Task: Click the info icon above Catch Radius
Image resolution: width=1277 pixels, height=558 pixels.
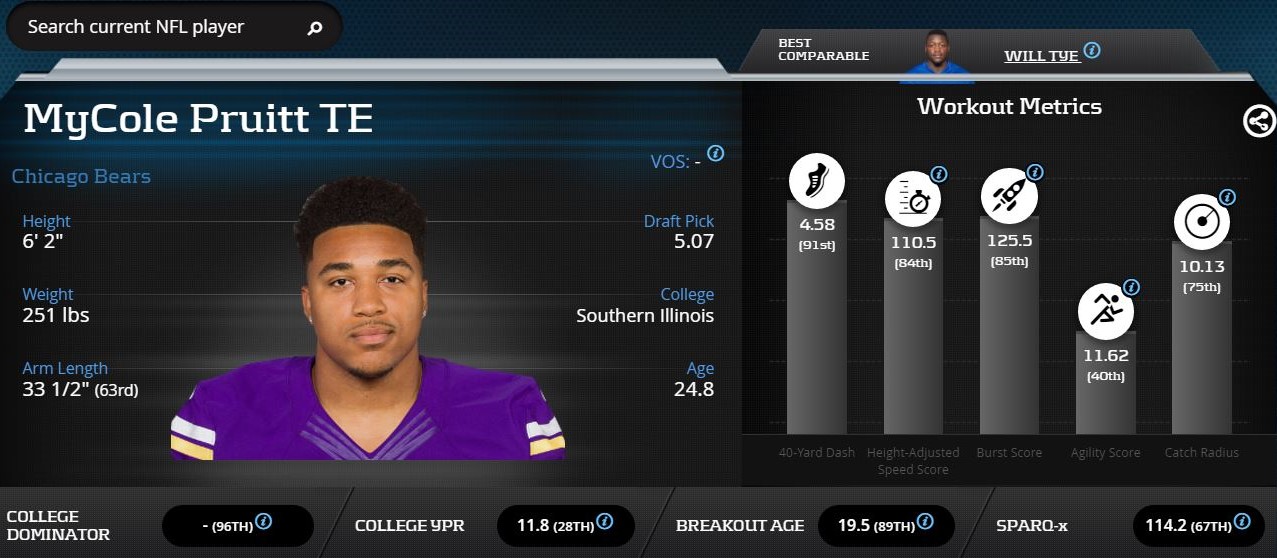Action: [1227, 198]
